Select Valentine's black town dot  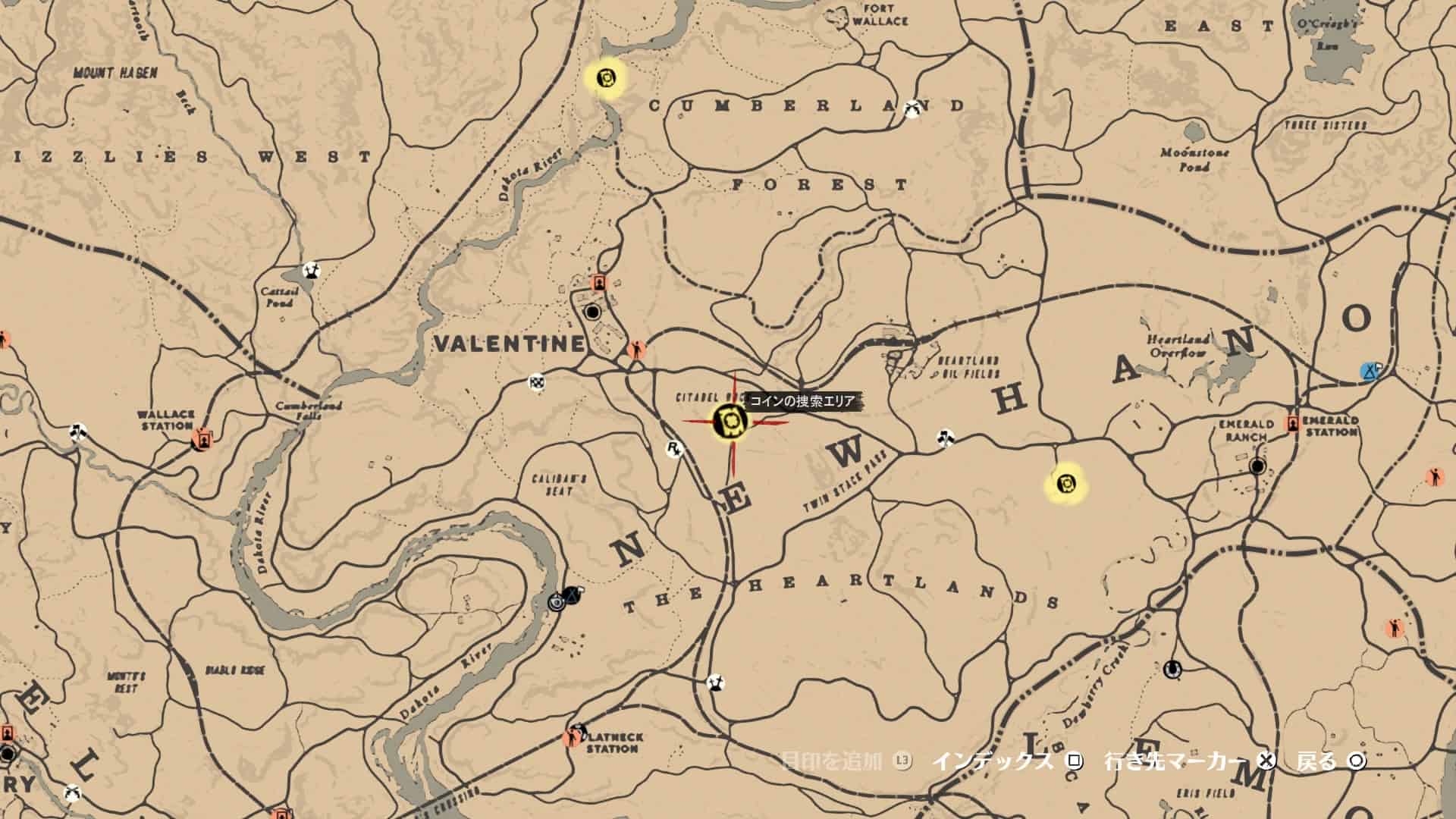click(592, 310)
